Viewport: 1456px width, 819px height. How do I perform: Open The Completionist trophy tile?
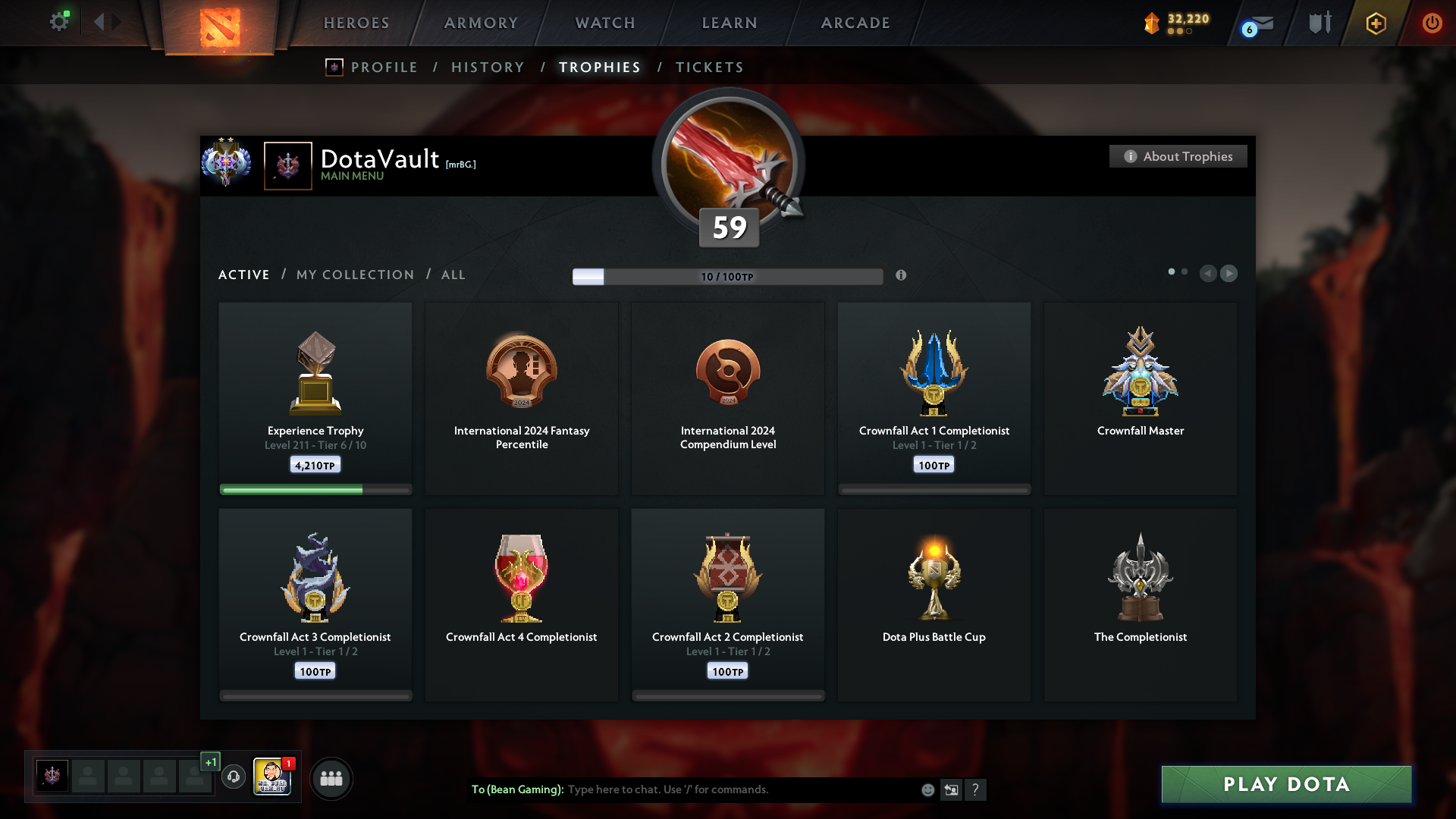[x=1140, y=604]
